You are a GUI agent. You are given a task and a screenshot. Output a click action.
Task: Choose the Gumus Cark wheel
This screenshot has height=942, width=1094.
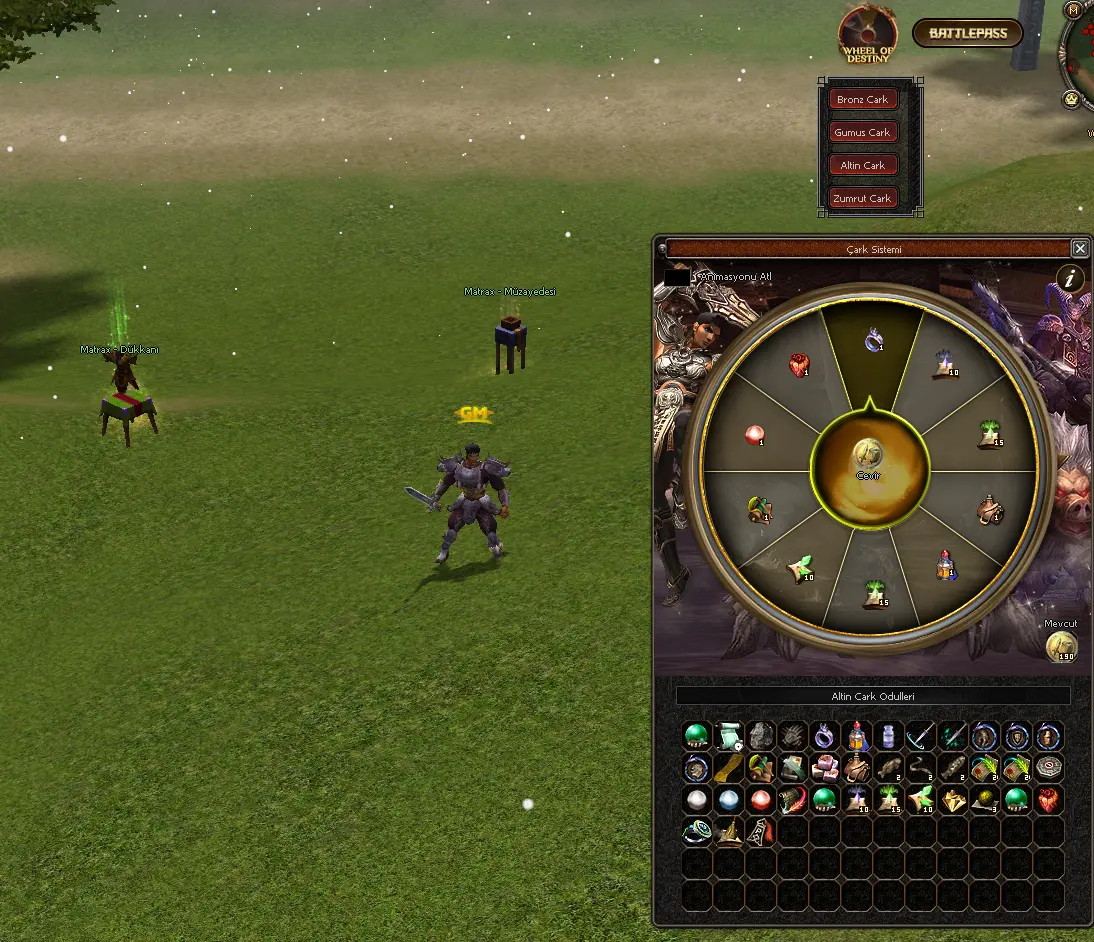[862, 132]
